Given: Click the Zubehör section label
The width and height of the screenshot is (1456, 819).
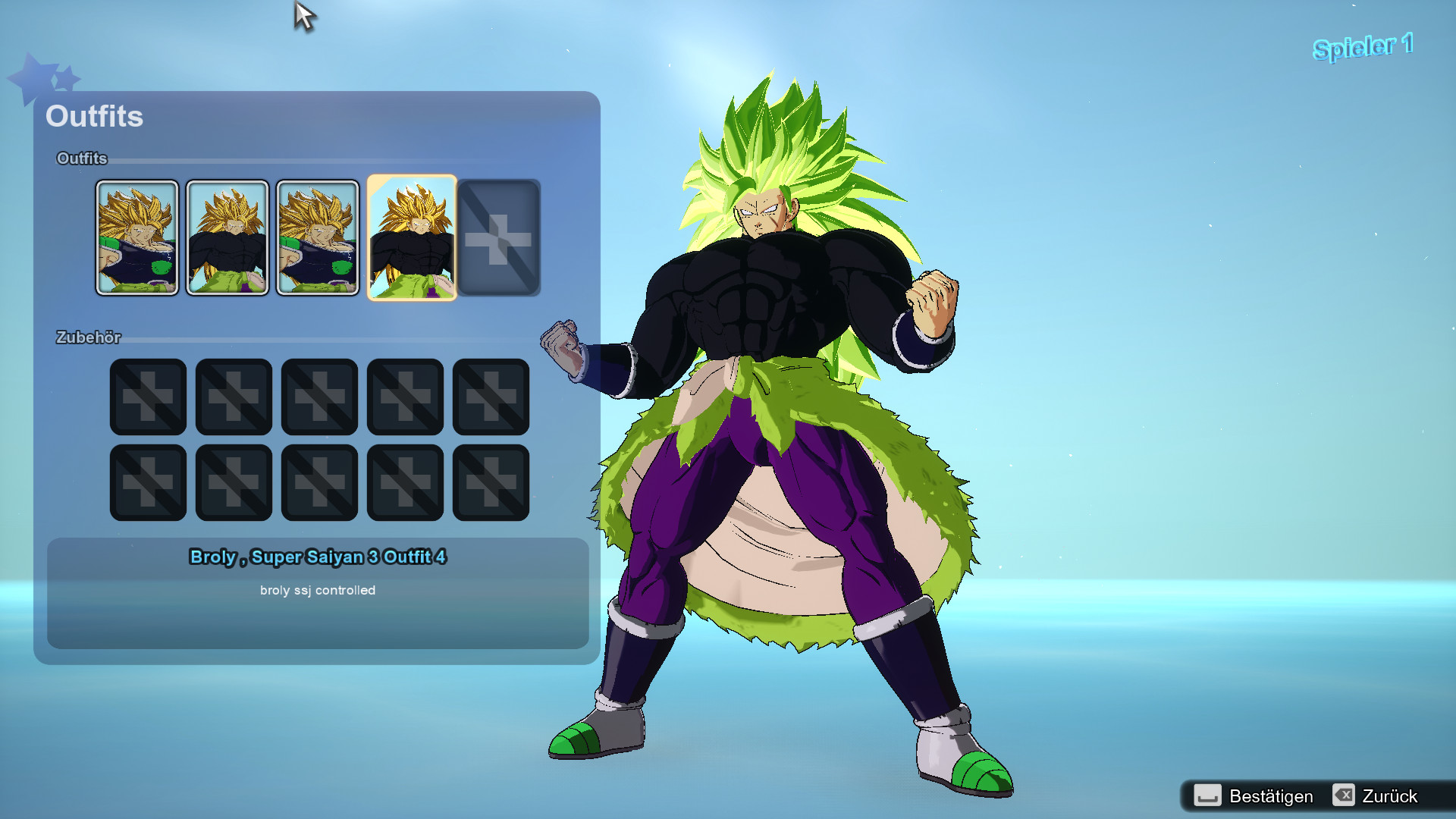Looking at the screenshot, I should tap(90, 338).
